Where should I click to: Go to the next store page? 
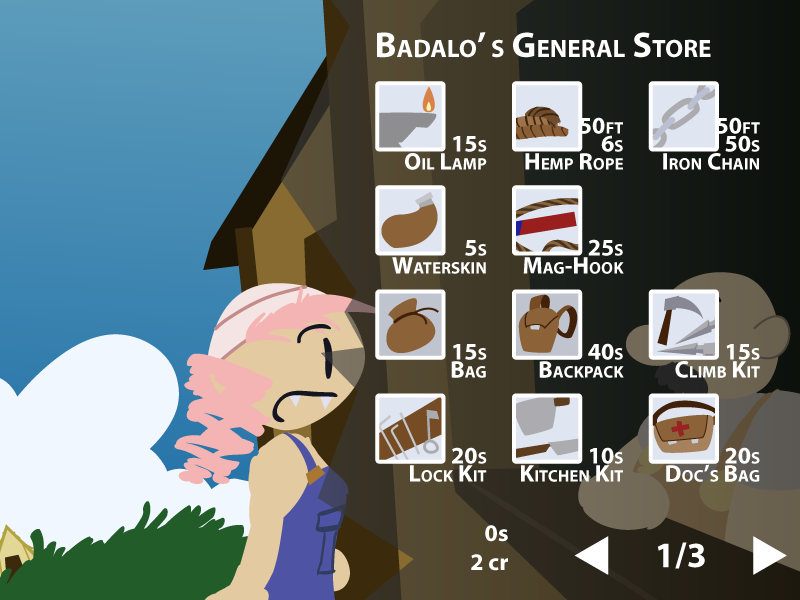[x=768, y=556]
